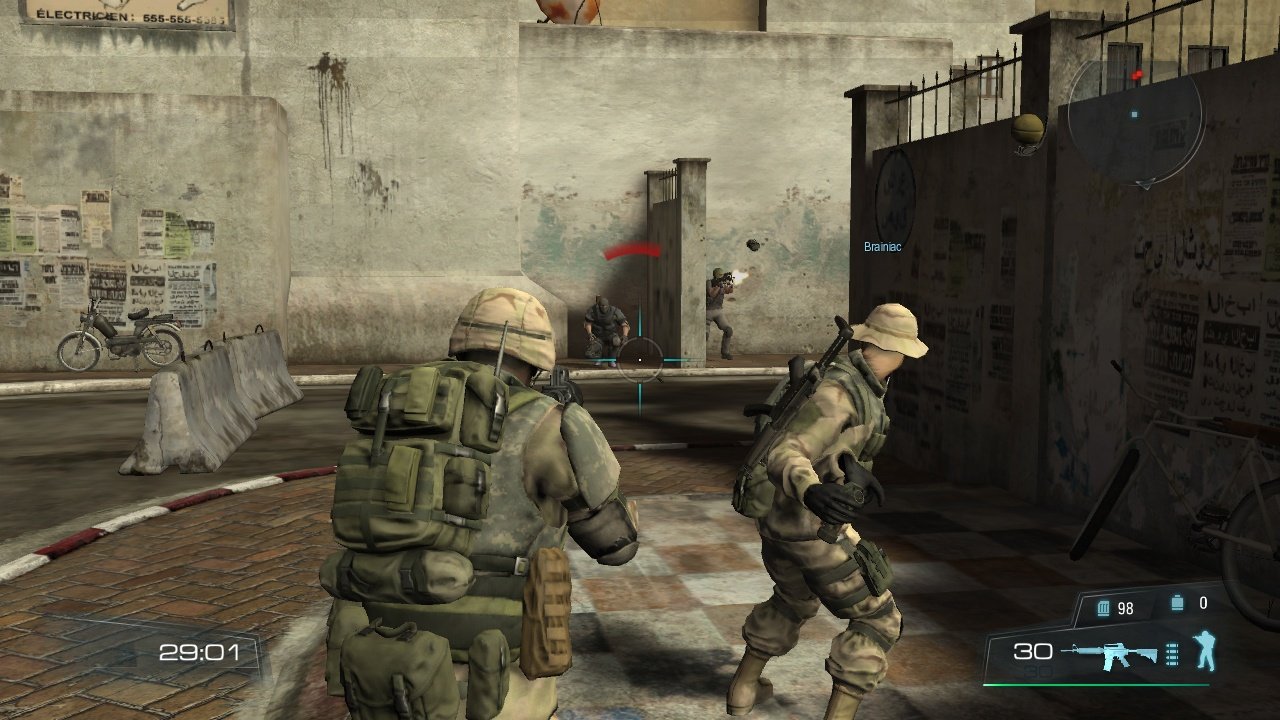Click the reserve ammo stack icon
The width and height of the screenshot is (1280, 720).
tap(1172, 654)
